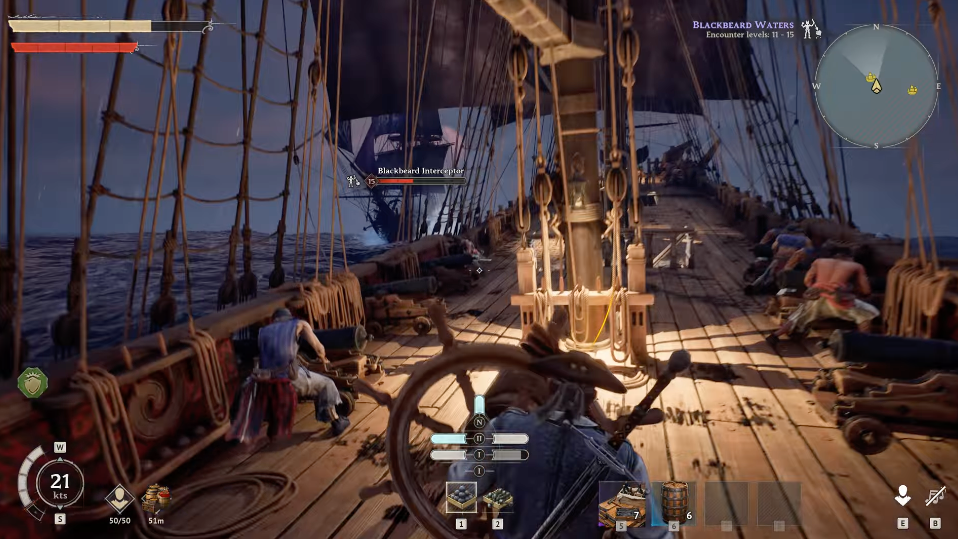Click the ship speed gauge showing 21 kts
This screenshot has width=958, height=539.
pyautogui.click(x=60, y=484)
